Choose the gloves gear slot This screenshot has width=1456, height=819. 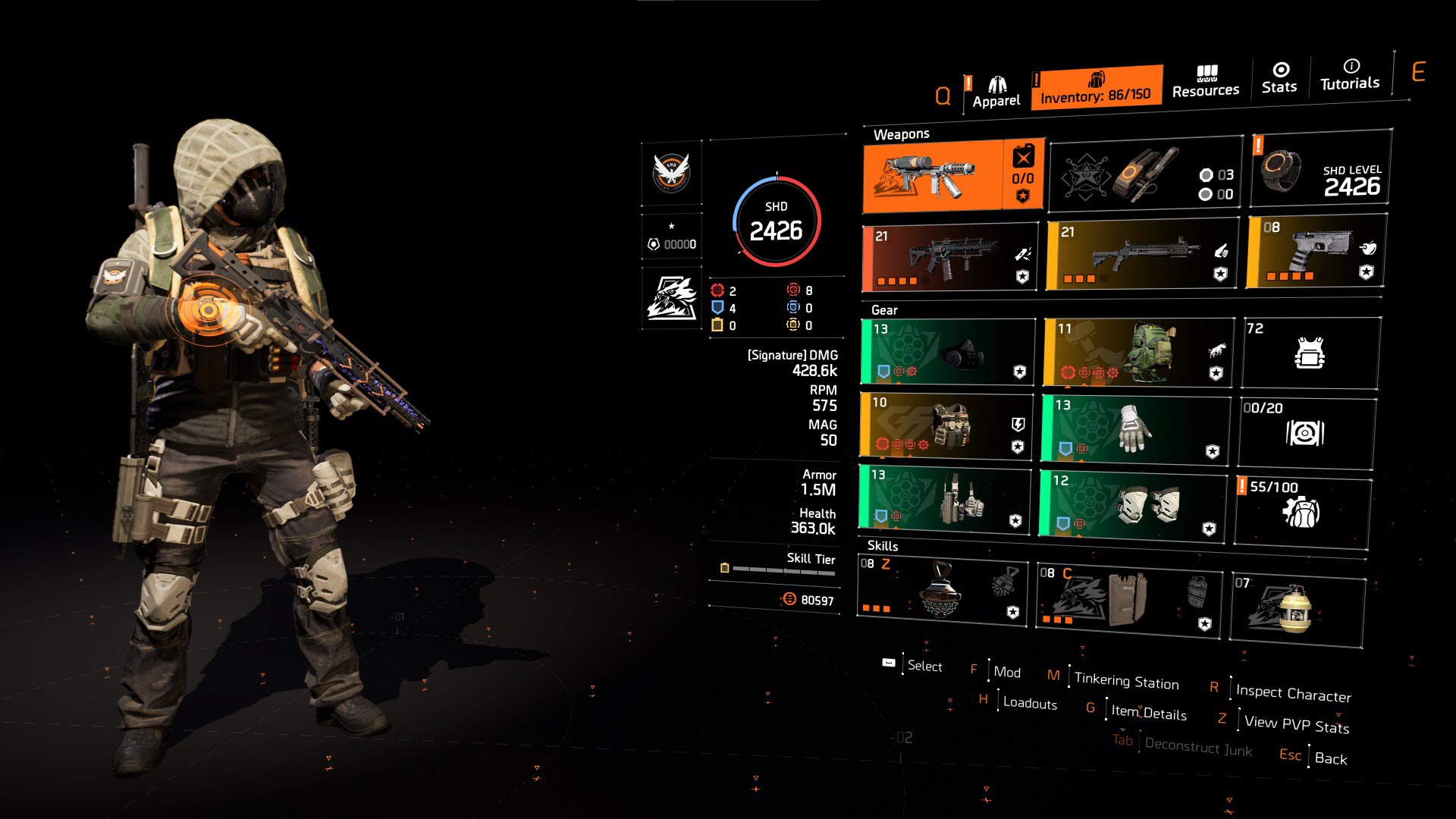click(x=1134, y=428)
